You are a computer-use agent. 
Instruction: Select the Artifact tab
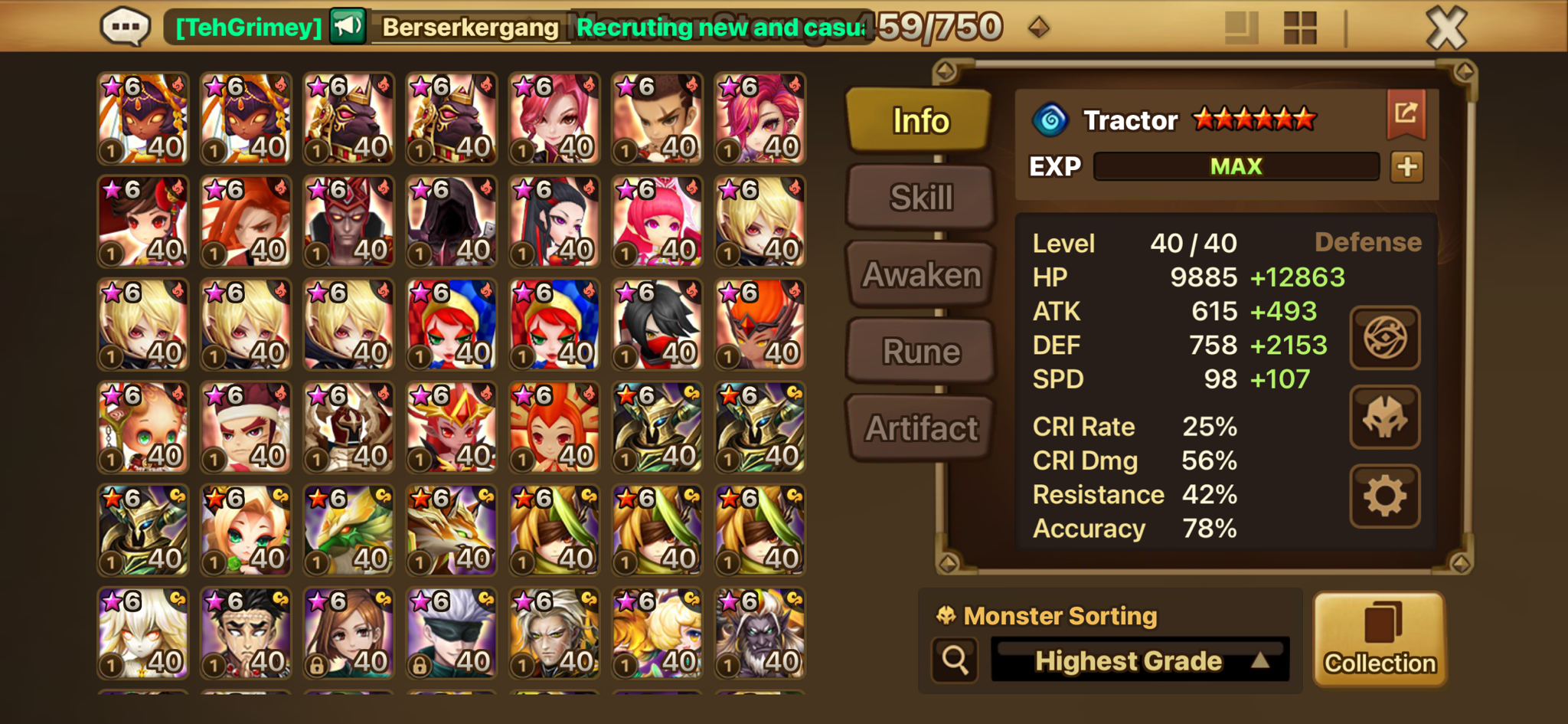[921, 428]
